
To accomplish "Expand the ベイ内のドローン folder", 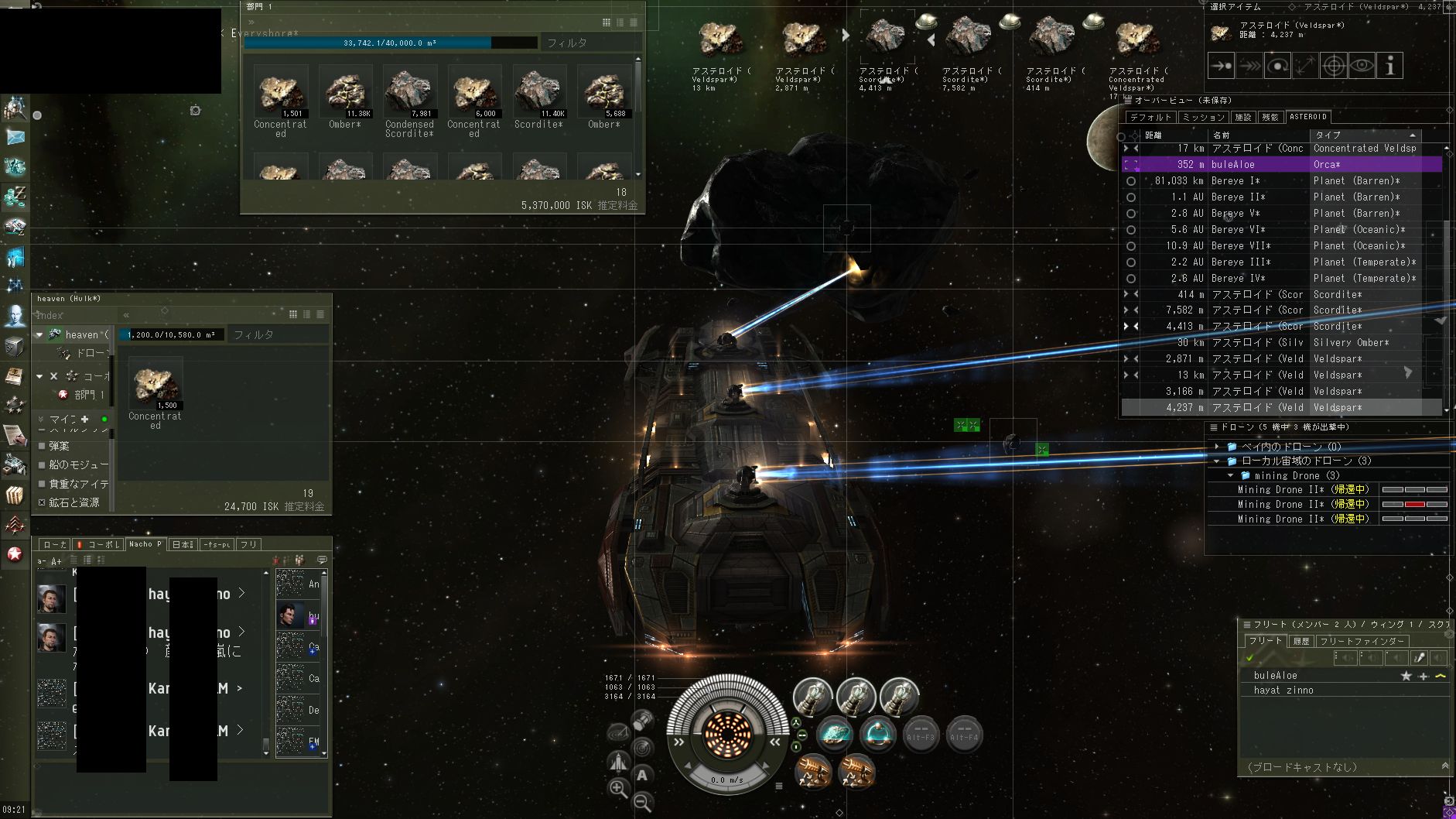I will pos(1217,447).
